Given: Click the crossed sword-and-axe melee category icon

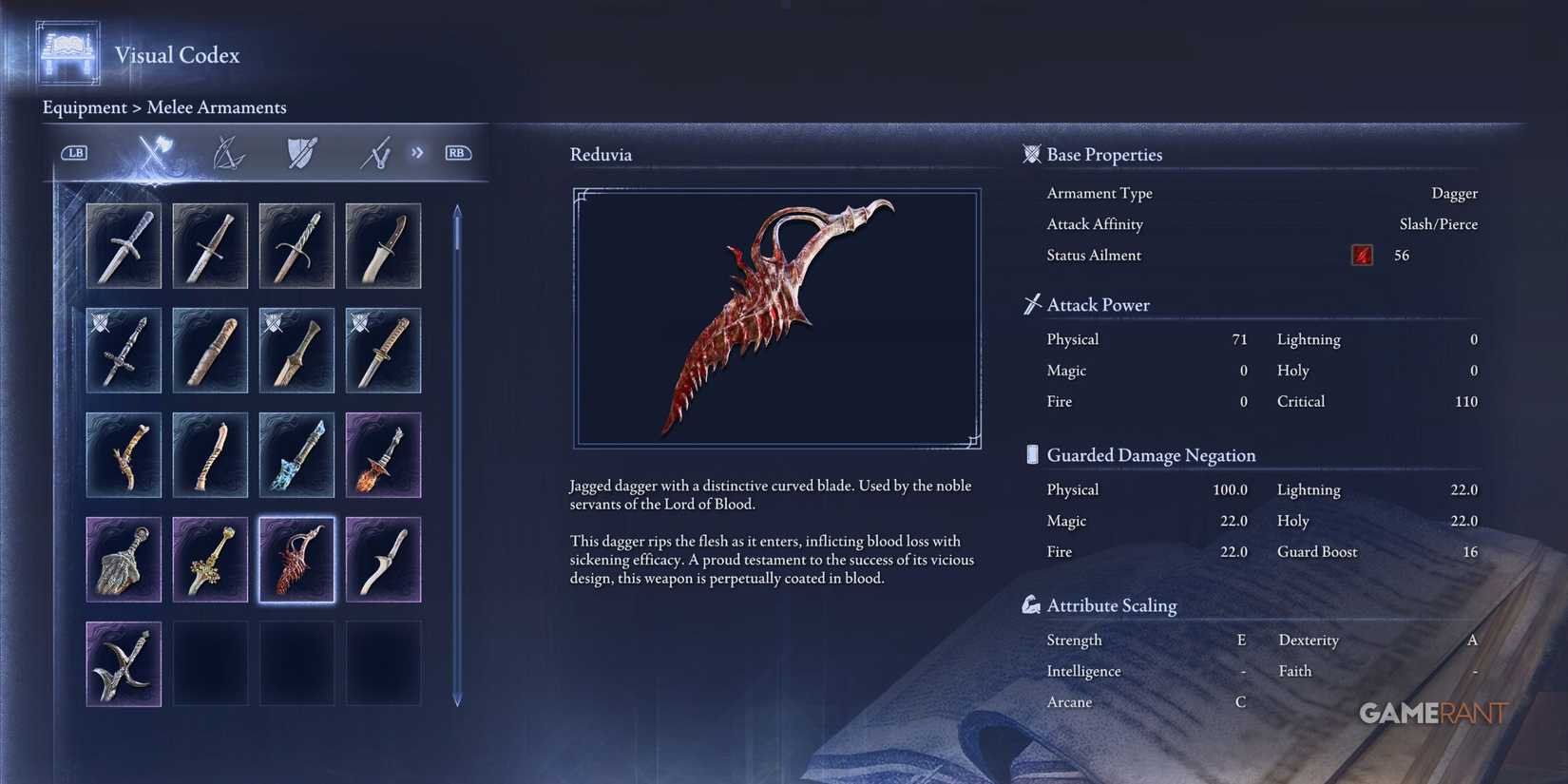Looking at the screenshot, I should coord(153,153).
